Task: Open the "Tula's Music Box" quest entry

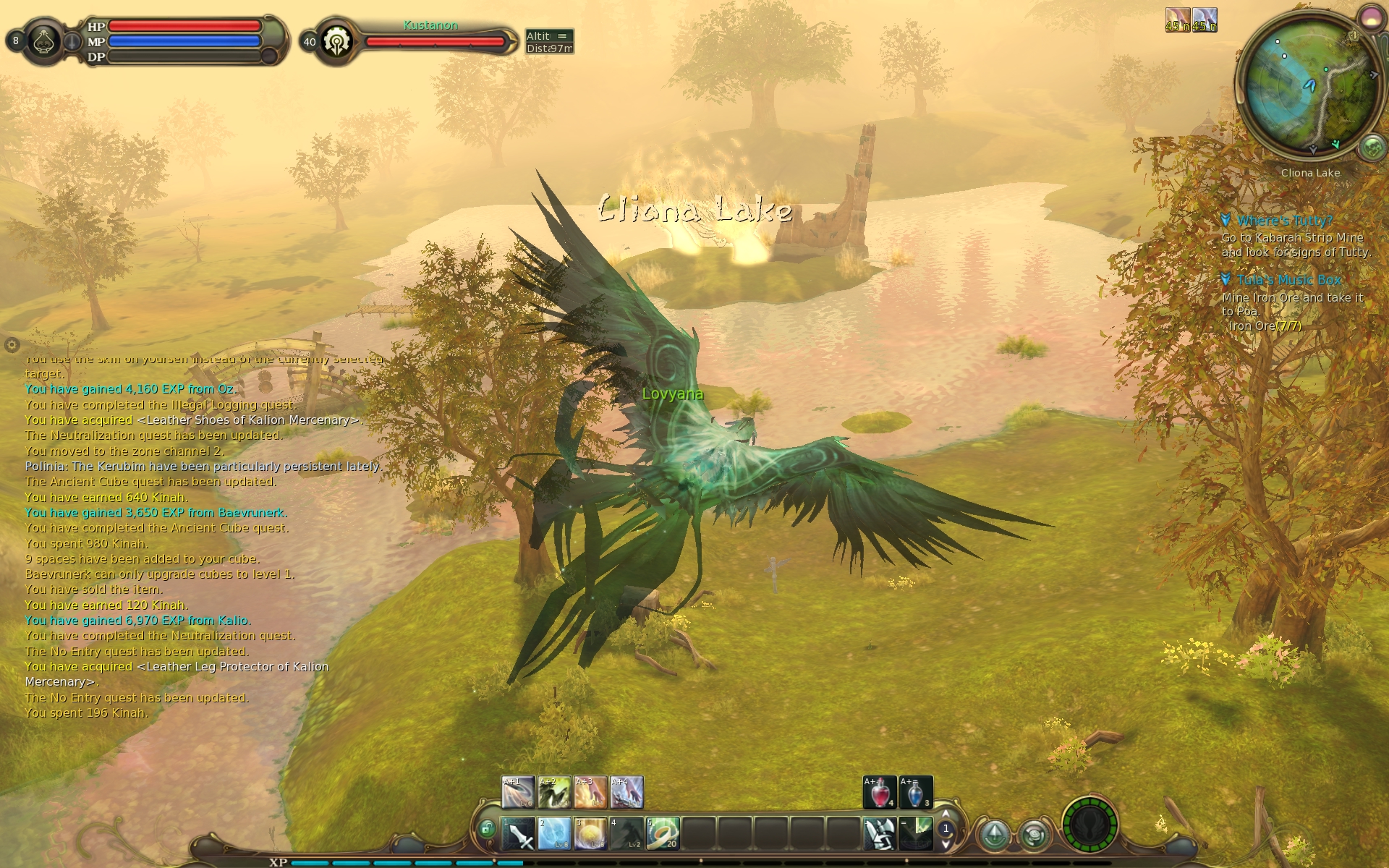Action: (x=1288, y=280)
